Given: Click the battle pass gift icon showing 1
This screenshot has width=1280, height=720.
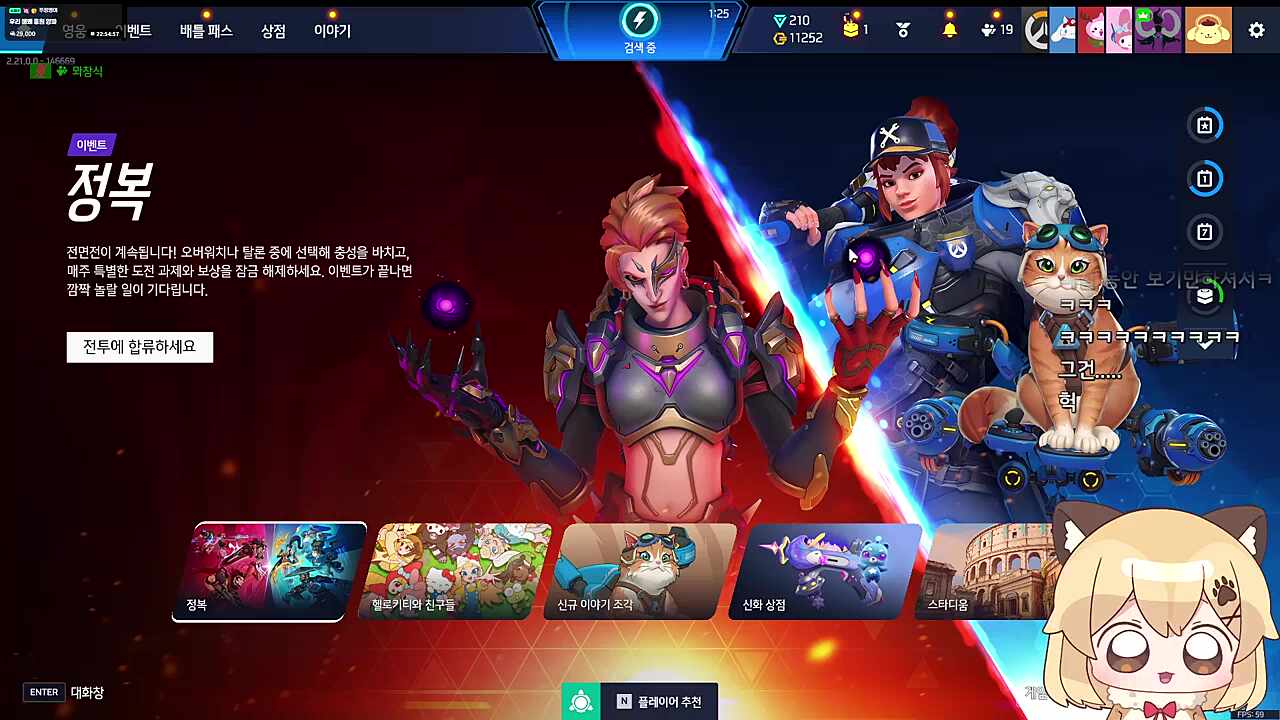Looking at the screenshot, I should coord(851,27).
